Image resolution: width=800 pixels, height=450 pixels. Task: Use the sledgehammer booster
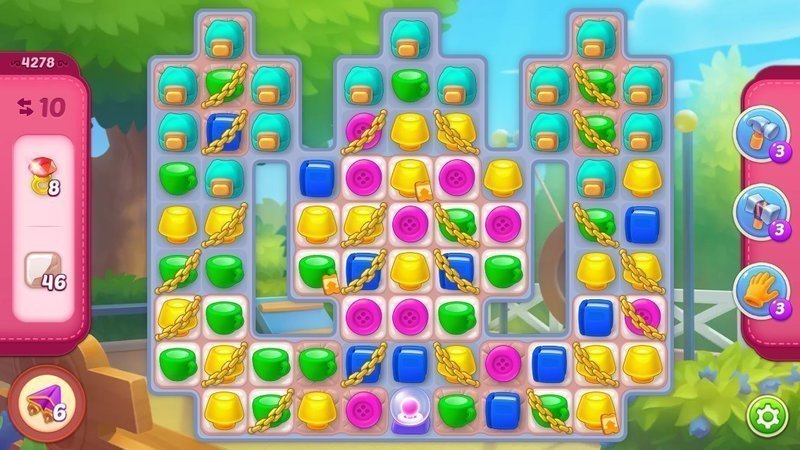[757, 211]
